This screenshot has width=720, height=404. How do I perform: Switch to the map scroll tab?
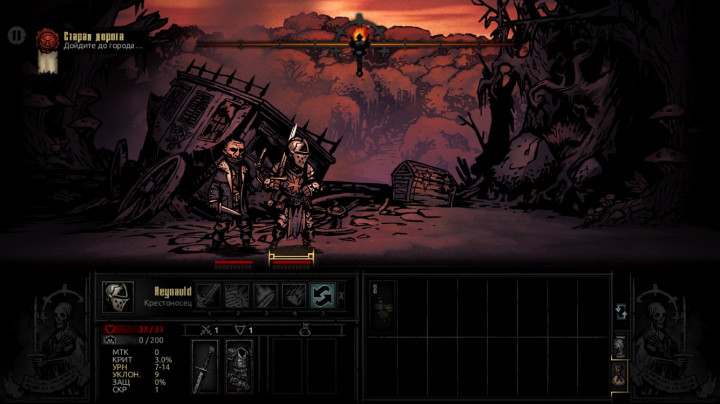[620, 345]
